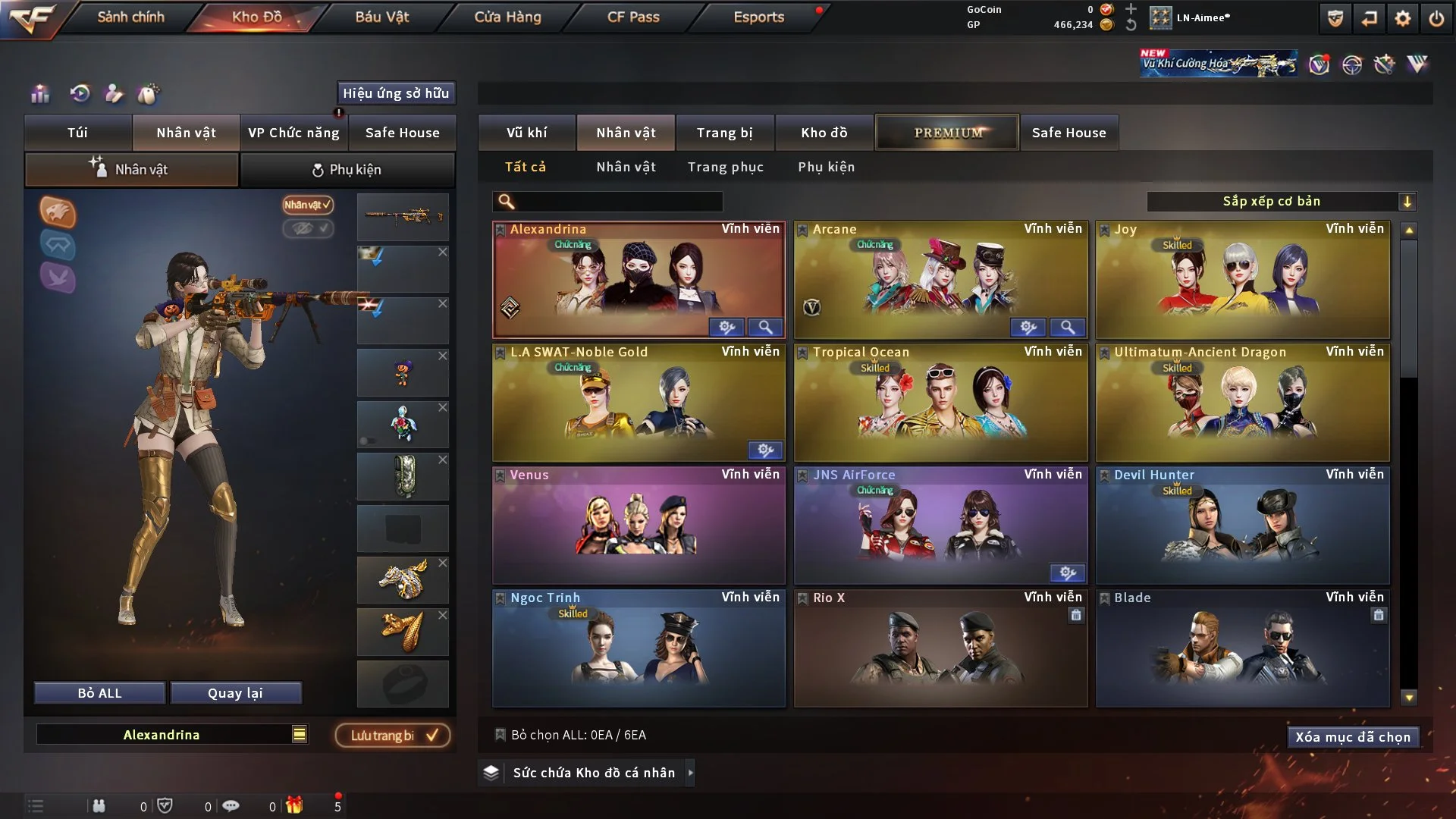Open the chat messages icon at the bottom
The image size is (1456, 819).
click(231, 806)
